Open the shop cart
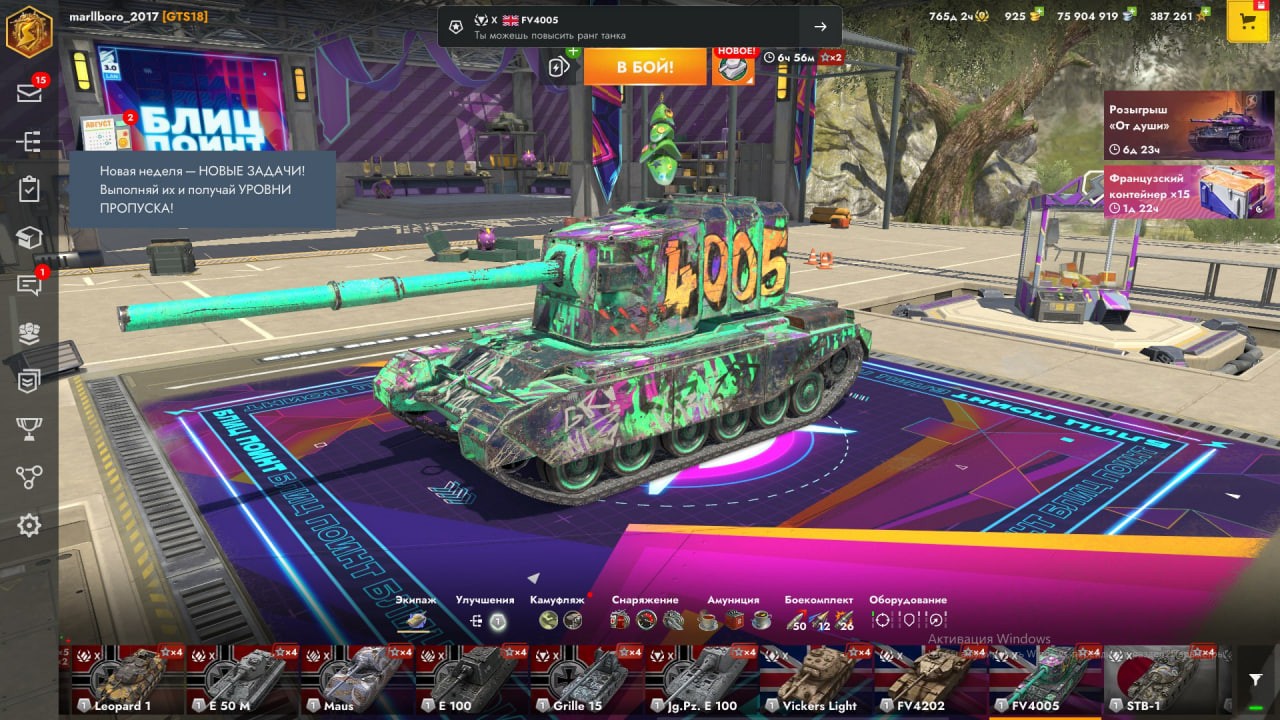Screen dimensions: 1280x720 coord(1247,22)
